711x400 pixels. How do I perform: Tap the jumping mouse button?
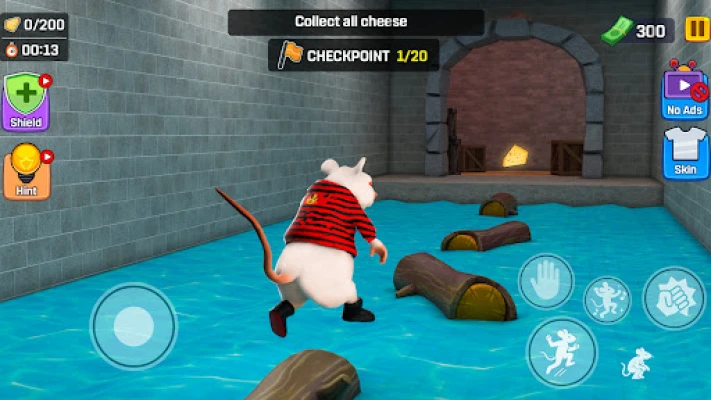561,351
